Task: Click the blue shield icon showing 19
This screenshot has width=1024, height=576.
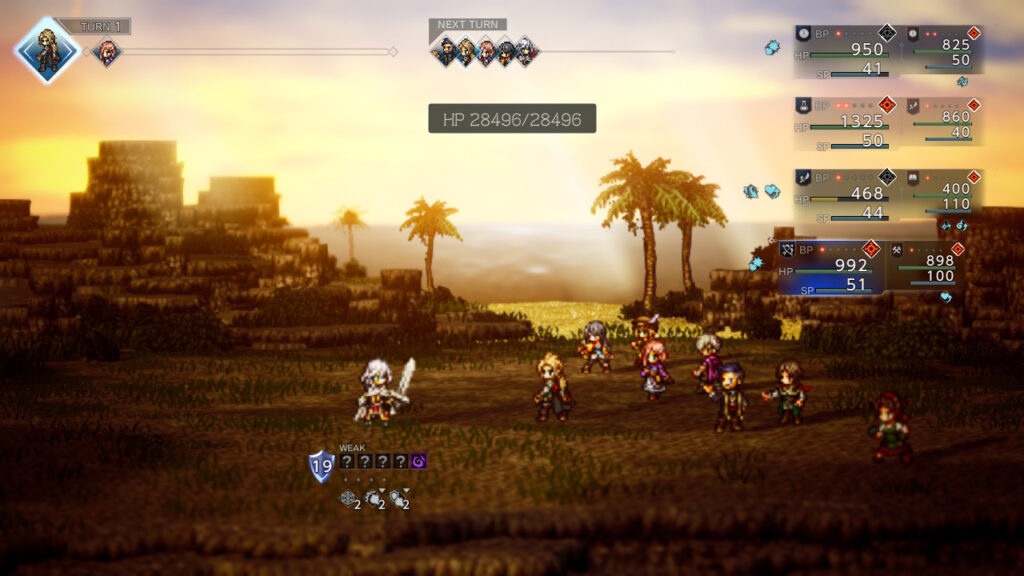Action: 321,465
